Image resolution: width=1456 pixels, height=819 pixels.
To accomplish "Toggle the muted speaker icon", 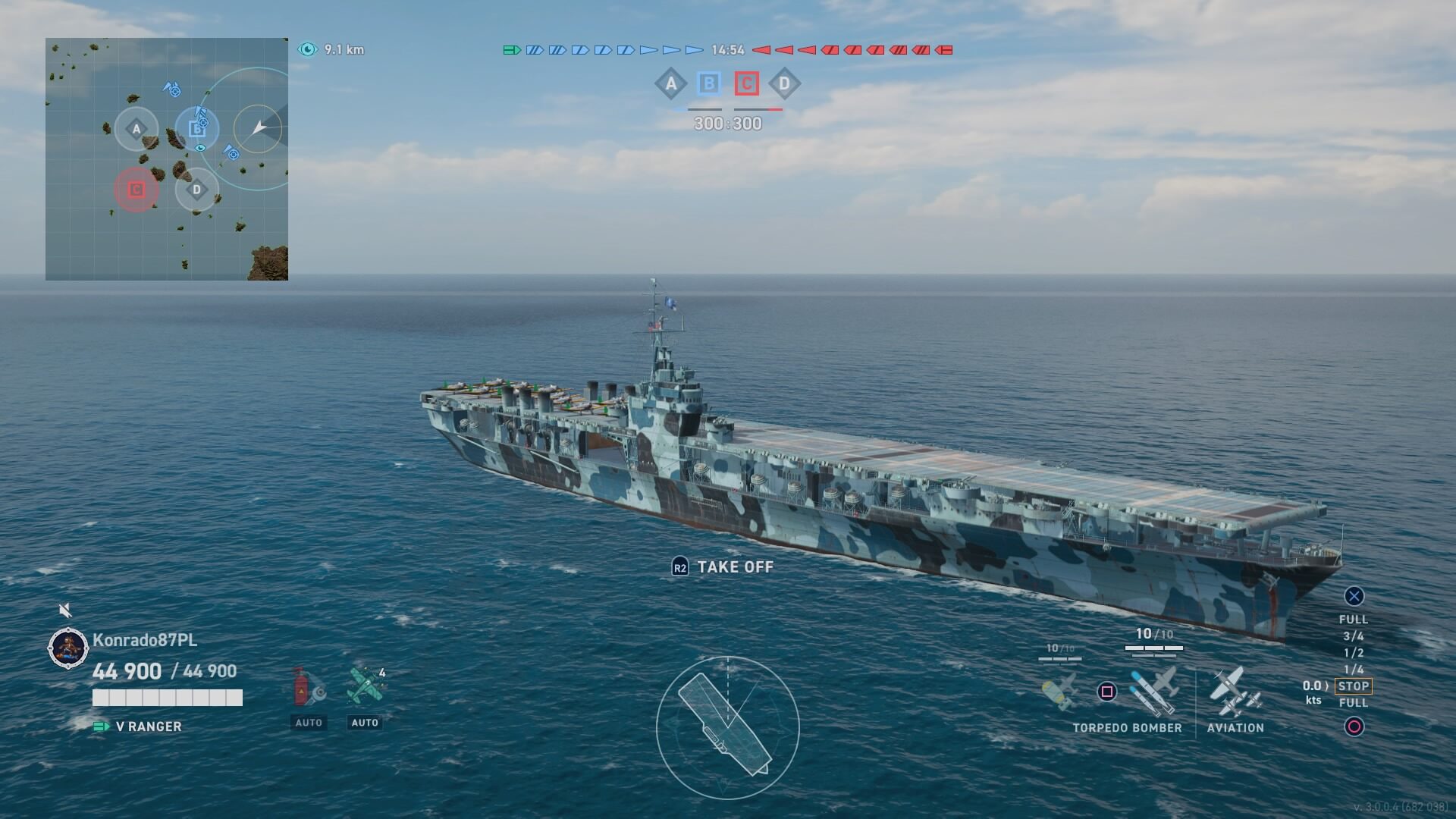I will click(66, 610).
